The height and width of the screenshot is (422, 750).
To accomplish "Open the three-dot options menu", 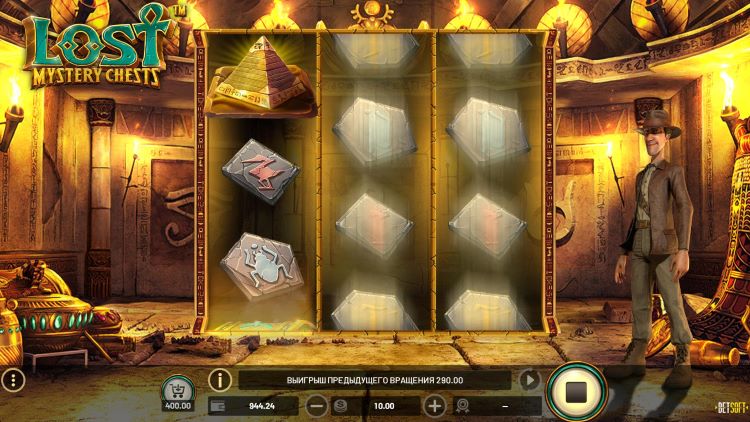I will [12, 380].
